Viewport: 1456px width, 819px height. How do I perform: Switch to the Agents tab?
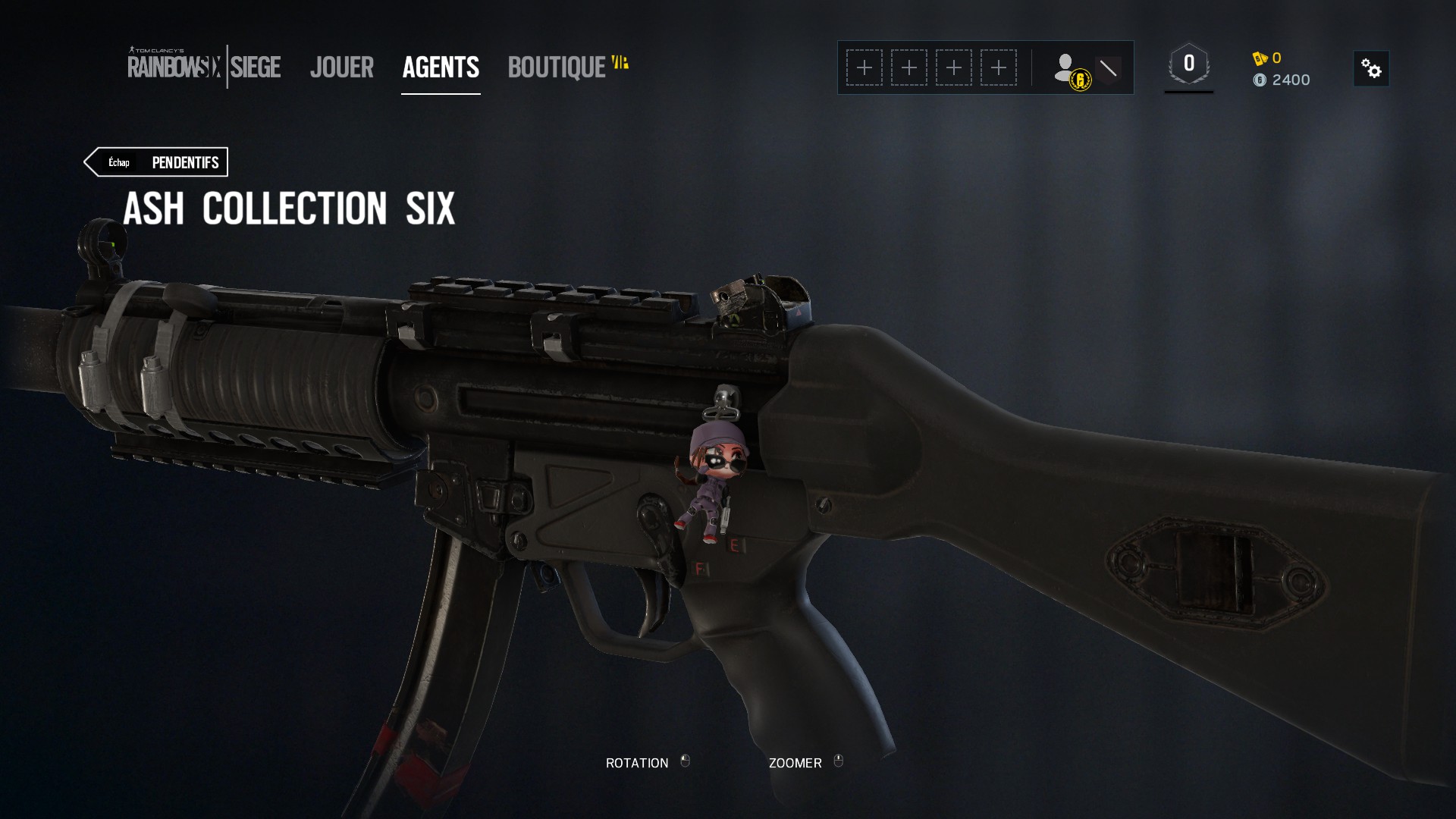point(441,67)
